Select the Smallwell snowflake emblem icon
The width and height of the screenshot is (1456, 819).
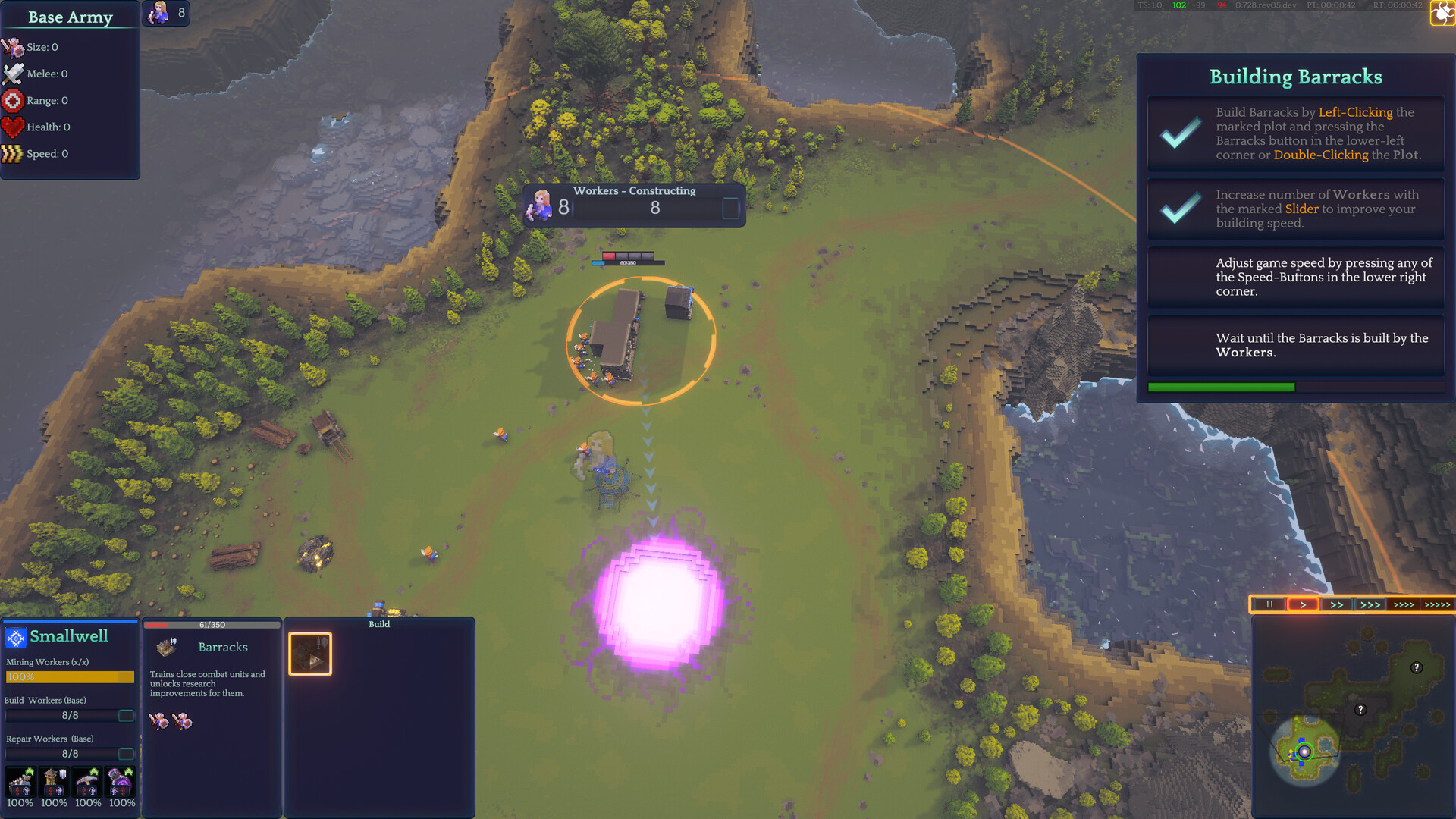coord(14,637)
